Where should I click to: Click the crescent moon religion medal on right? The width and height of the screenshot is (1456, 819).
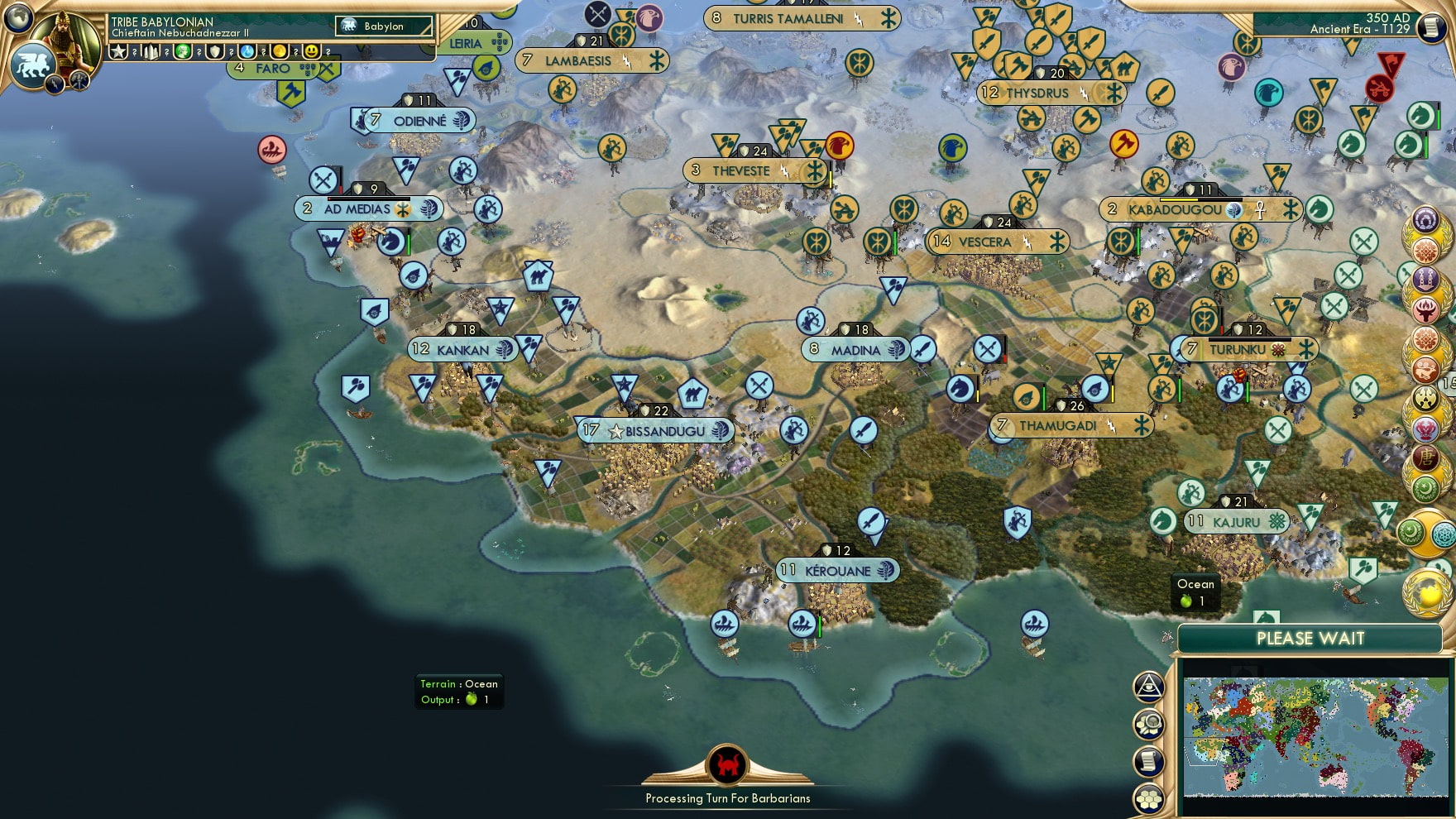pos(1426,487)
